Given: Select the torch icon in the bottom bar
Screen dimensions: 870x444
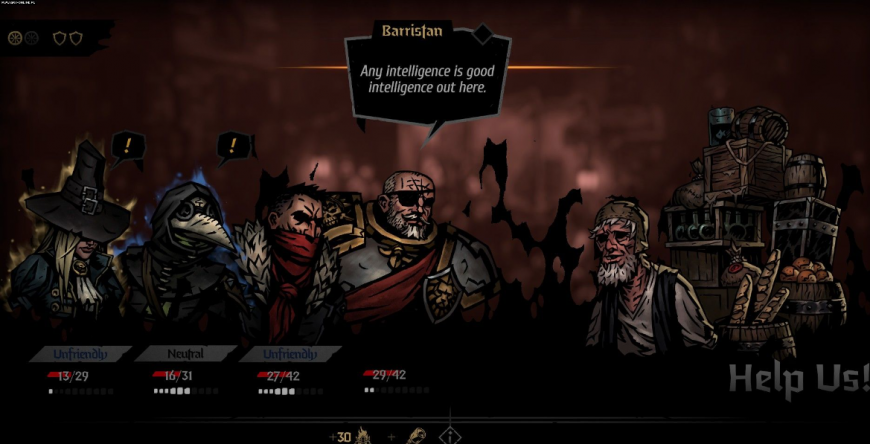Looking at the screenshot, I should tap(415, 436).
